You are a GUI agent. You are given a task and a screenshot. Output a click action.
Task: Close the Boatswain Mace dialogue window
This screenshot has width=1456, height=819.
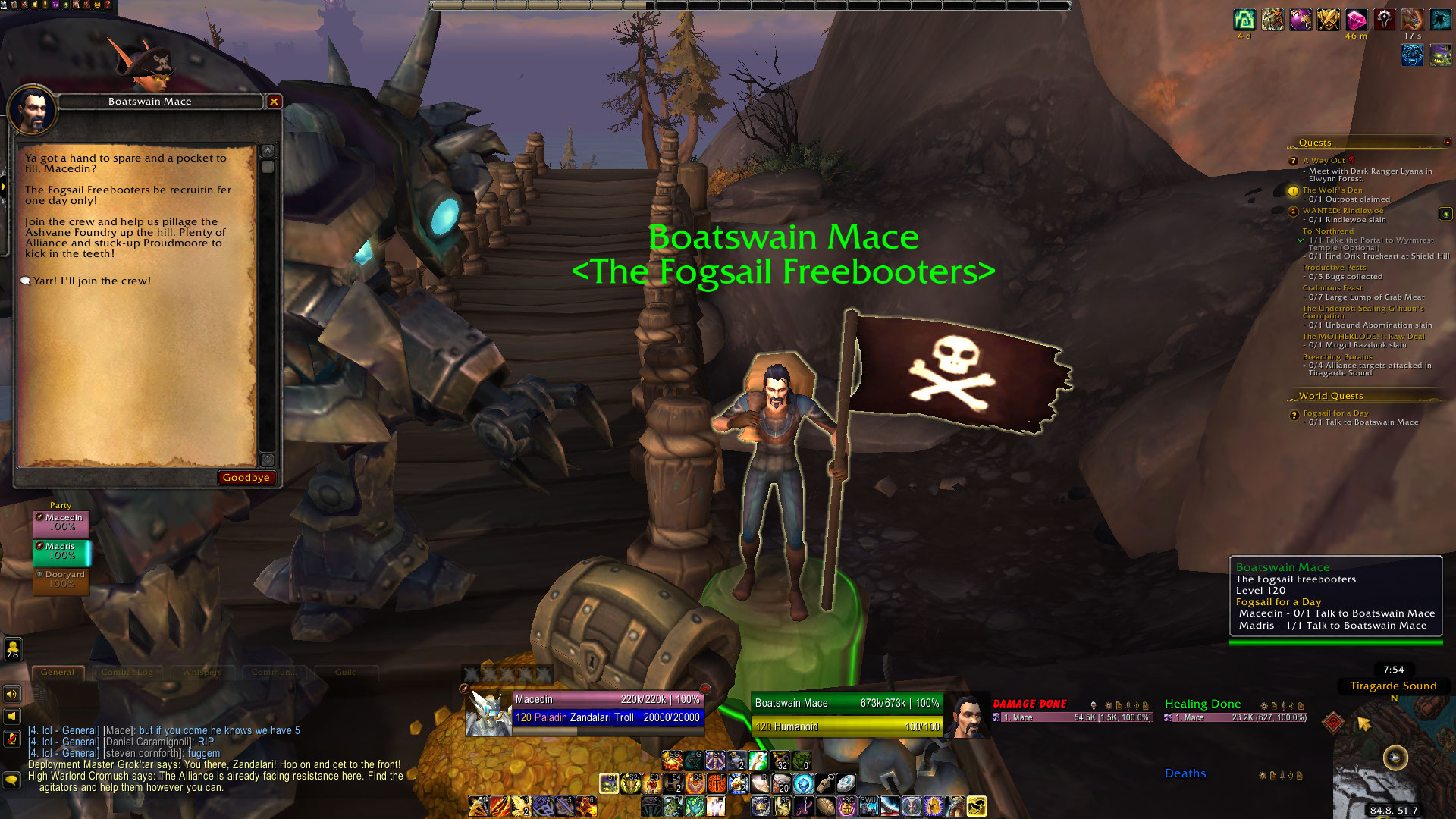275,102
